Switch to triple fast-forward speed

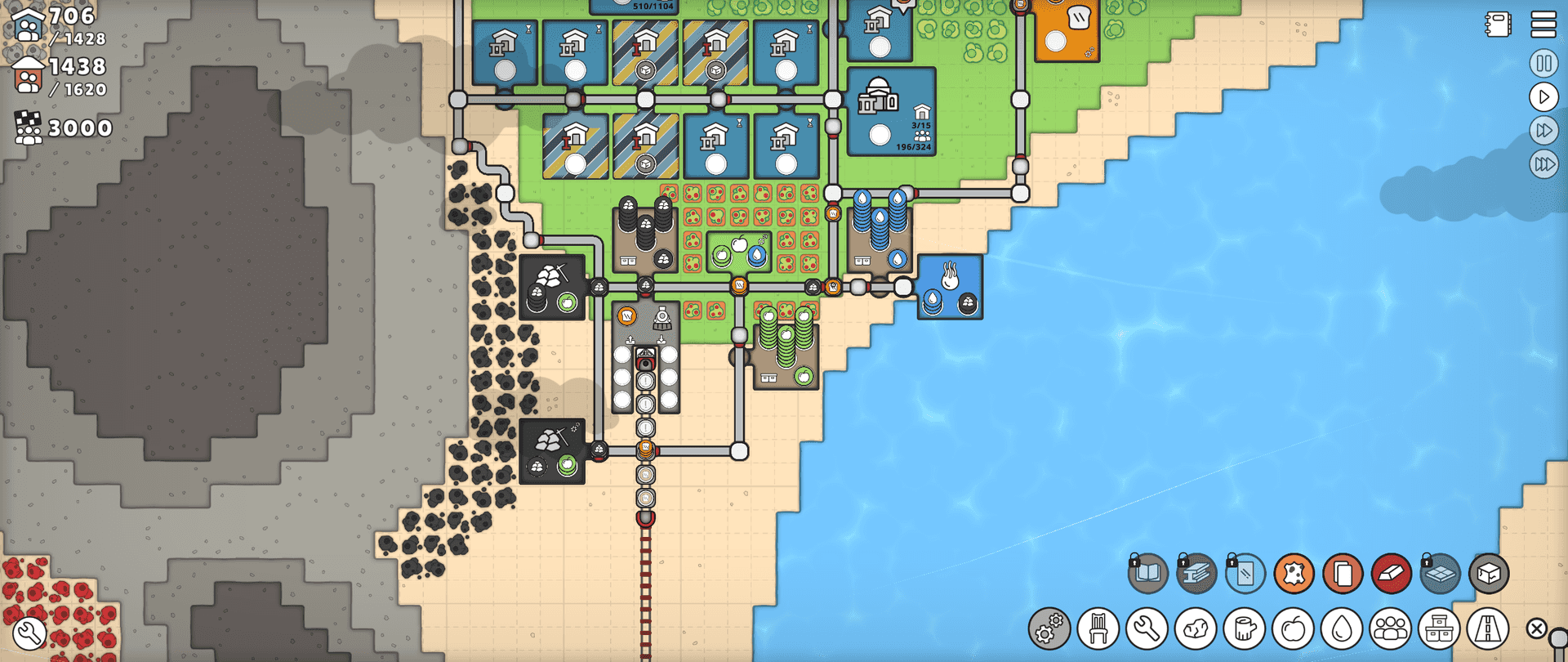1543,164
